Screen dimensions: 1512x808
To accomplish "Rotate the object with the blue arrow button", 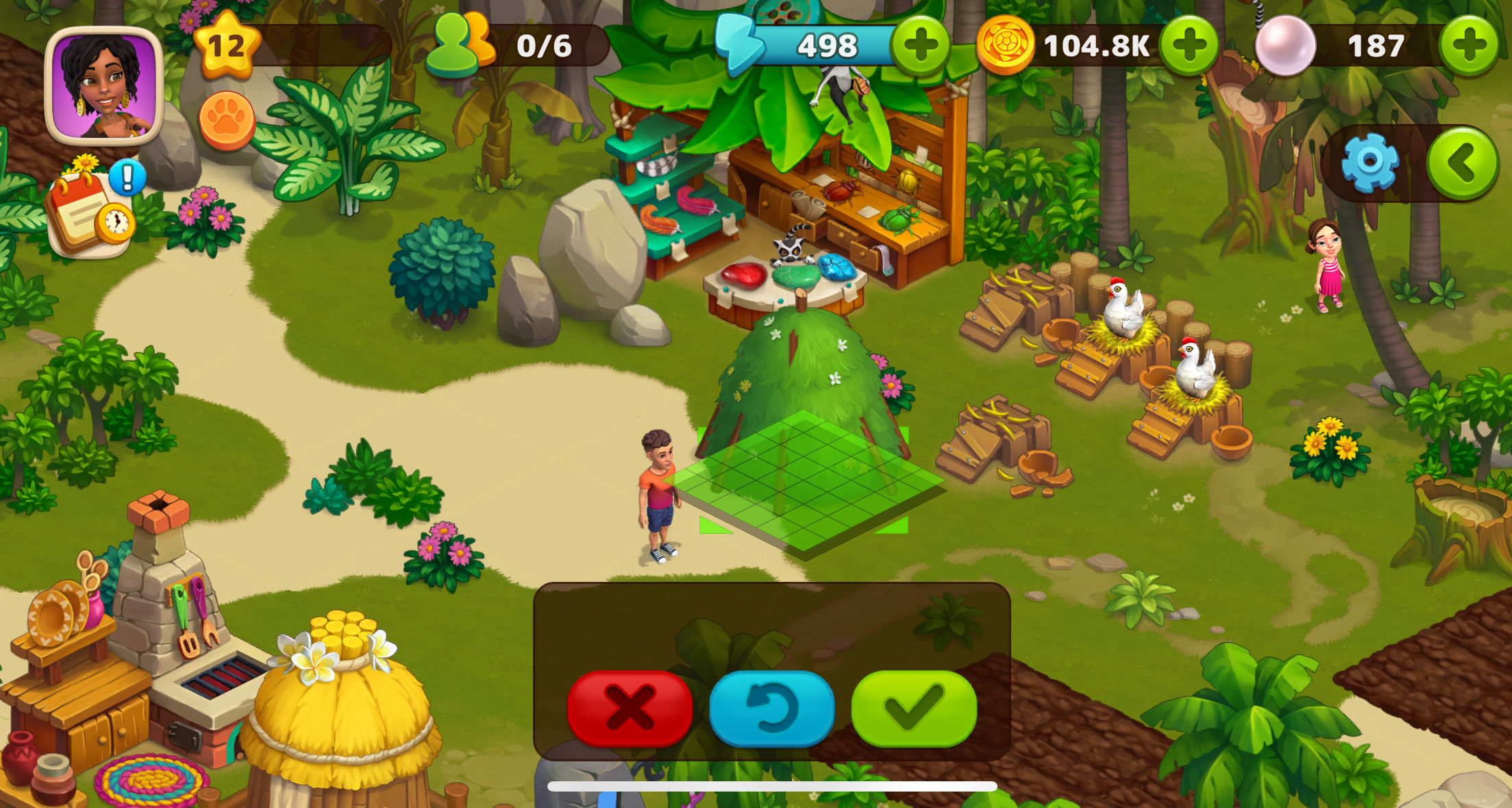I will (771, 708).
